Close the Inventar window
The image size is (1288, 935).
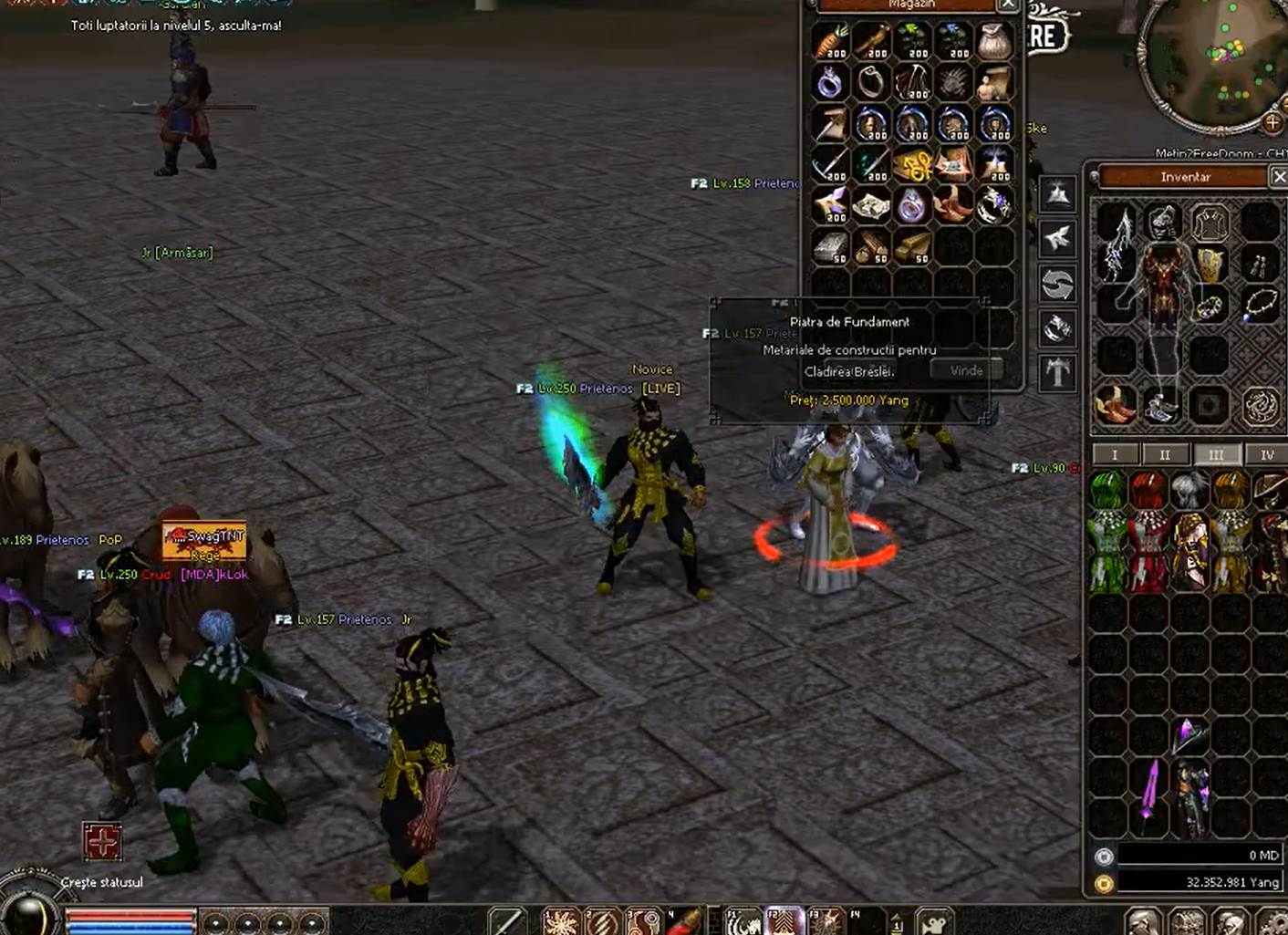coord(1278,177)
